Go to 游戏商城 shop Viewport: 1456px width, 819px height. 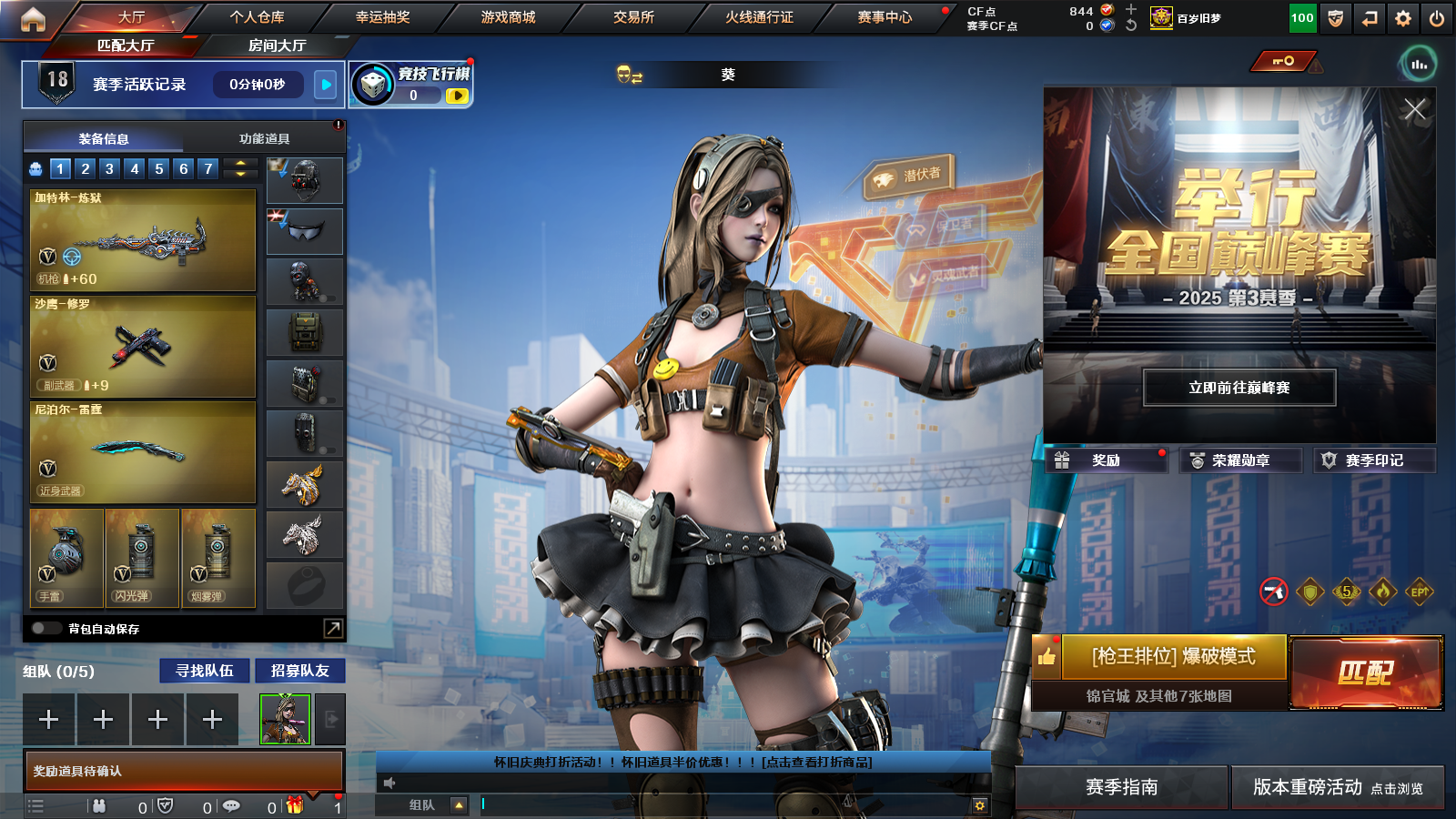point(508,17)
